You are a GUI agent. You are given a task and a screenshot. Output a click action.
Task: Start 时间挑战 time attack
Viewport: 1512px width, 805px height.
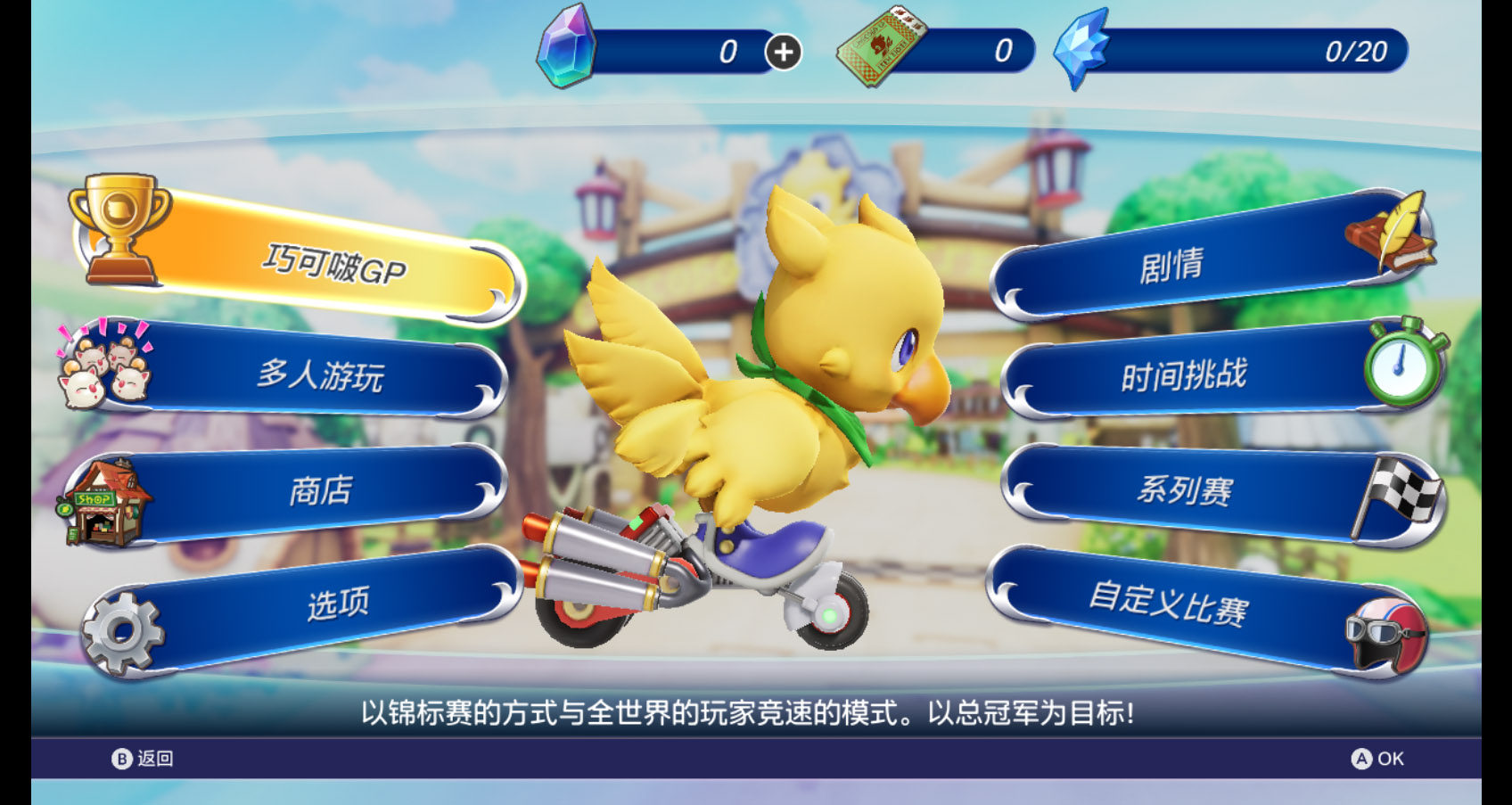point(1183,376)
